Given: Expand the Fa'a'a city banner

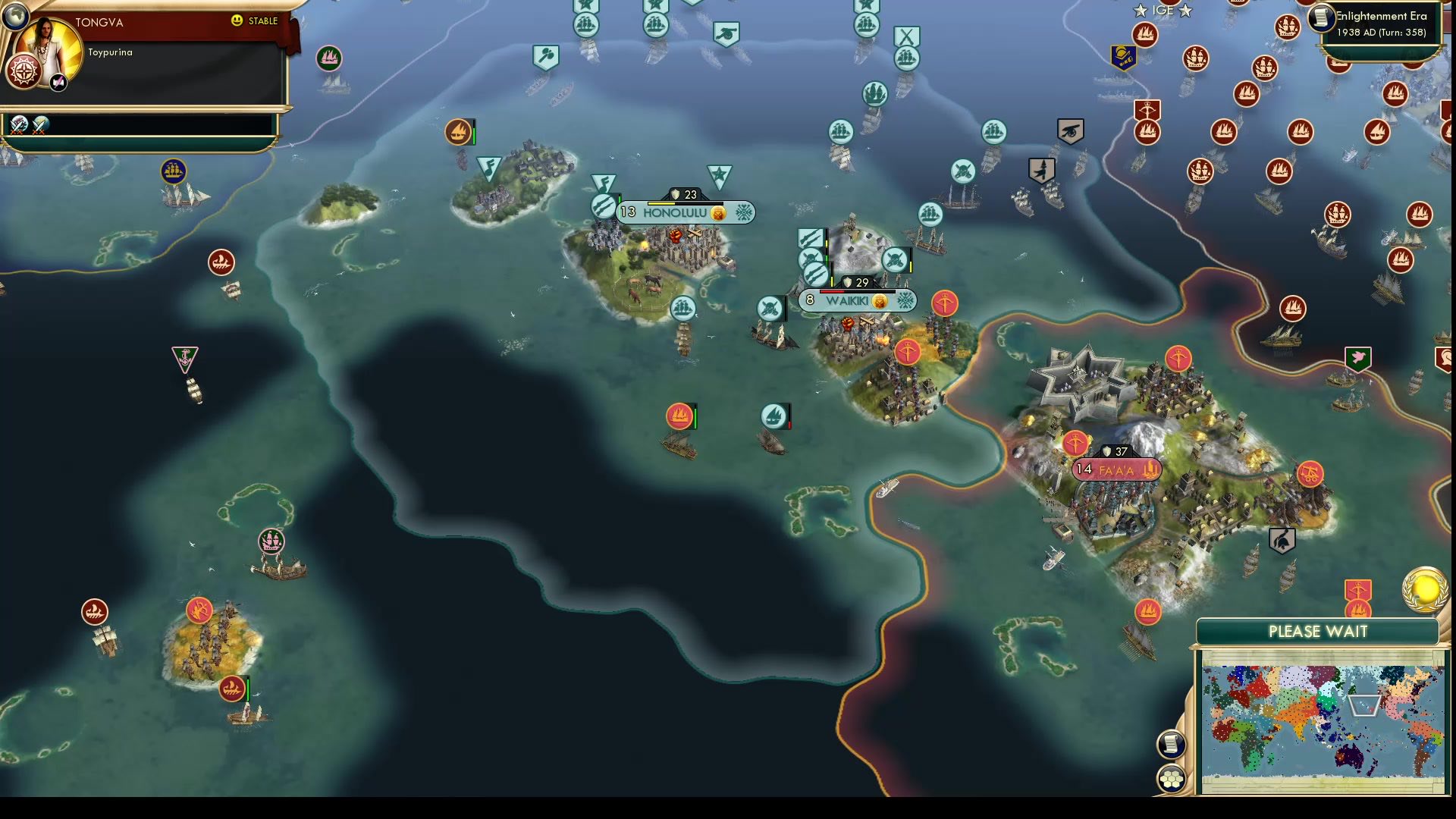Looking at the screenshot, I should [x=1116, y=469].
